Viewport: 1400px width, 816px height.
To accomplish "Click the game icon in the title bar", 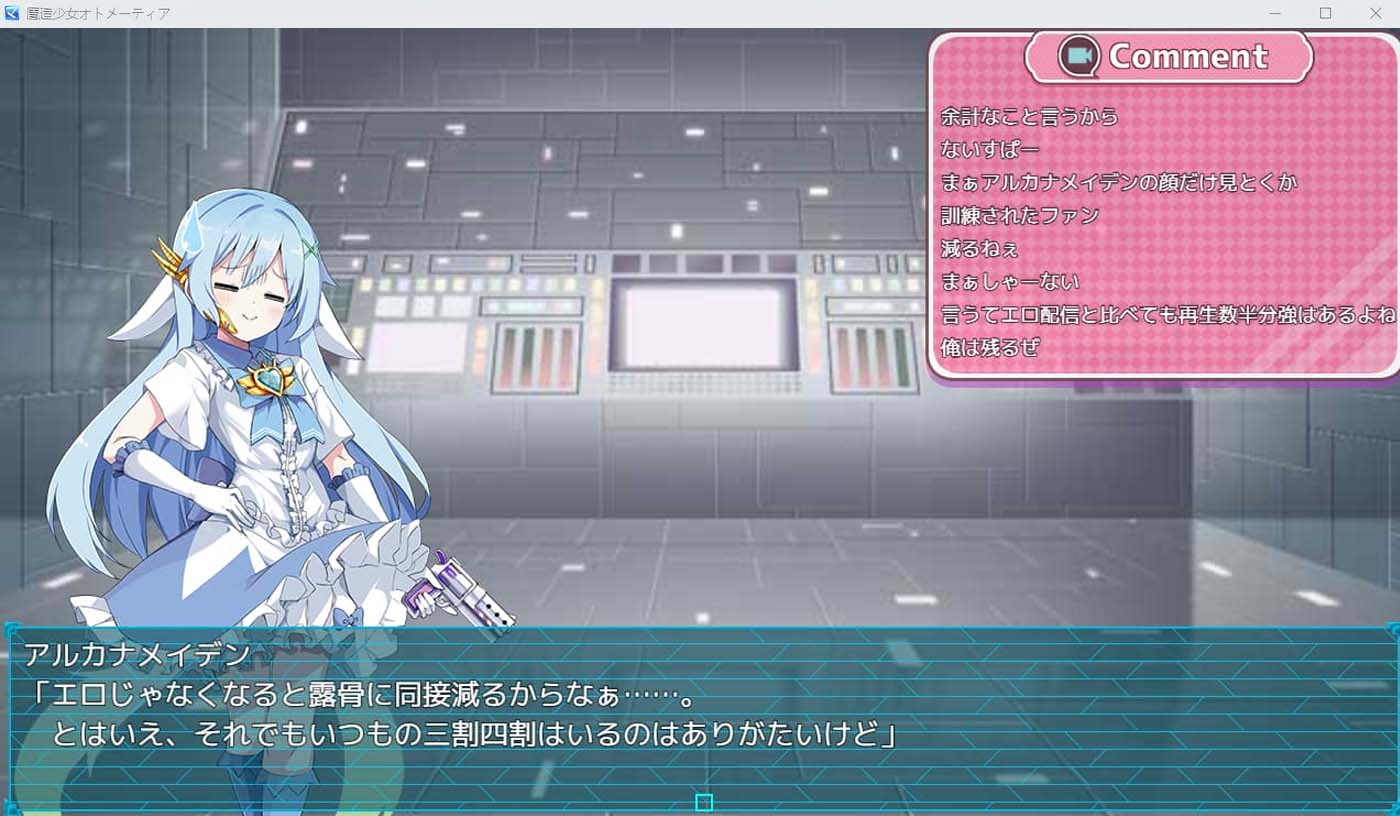I will click(12, 13).
